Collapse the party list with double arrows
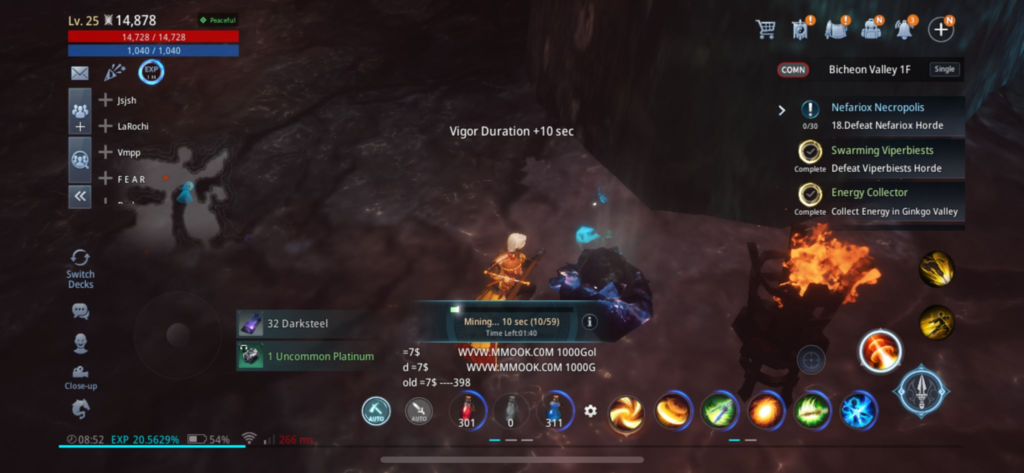This screenshot has width=1024, height=473. 80,196
